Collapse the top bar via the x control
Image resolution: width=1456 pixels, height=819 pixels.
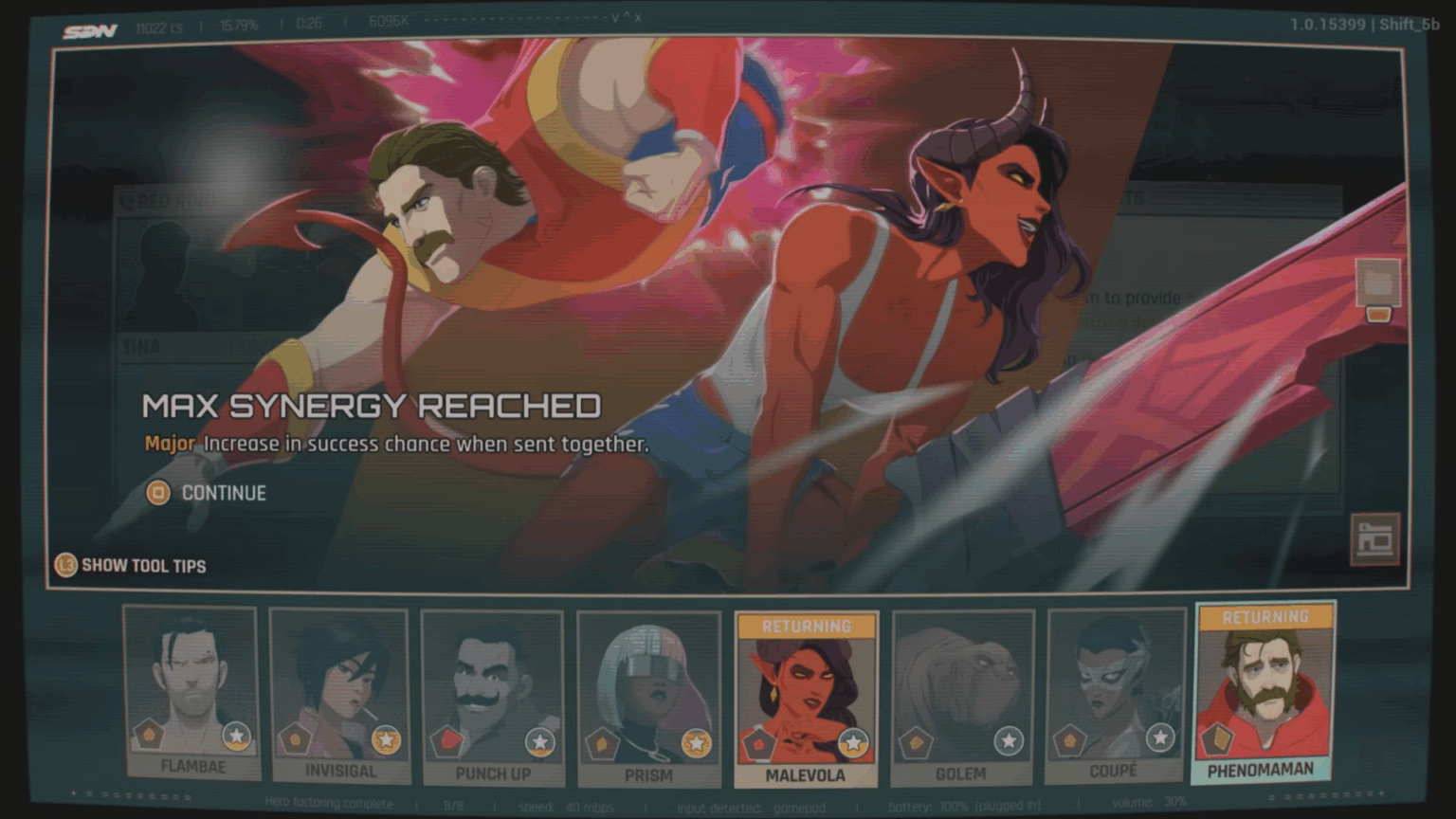[638, 17]
